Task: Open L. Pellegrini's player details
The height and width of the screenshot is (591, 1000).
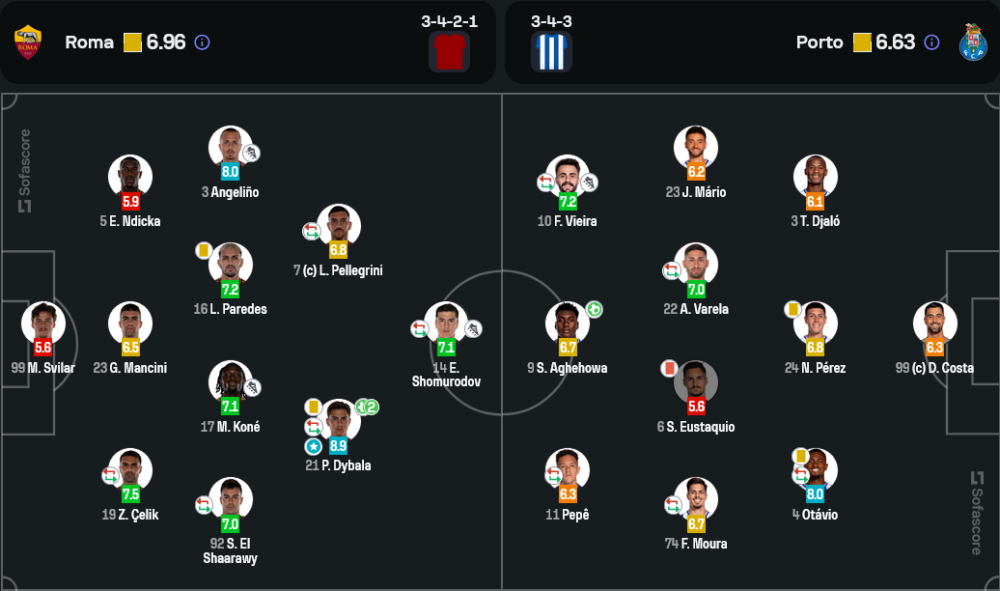Action: [339, 225]
